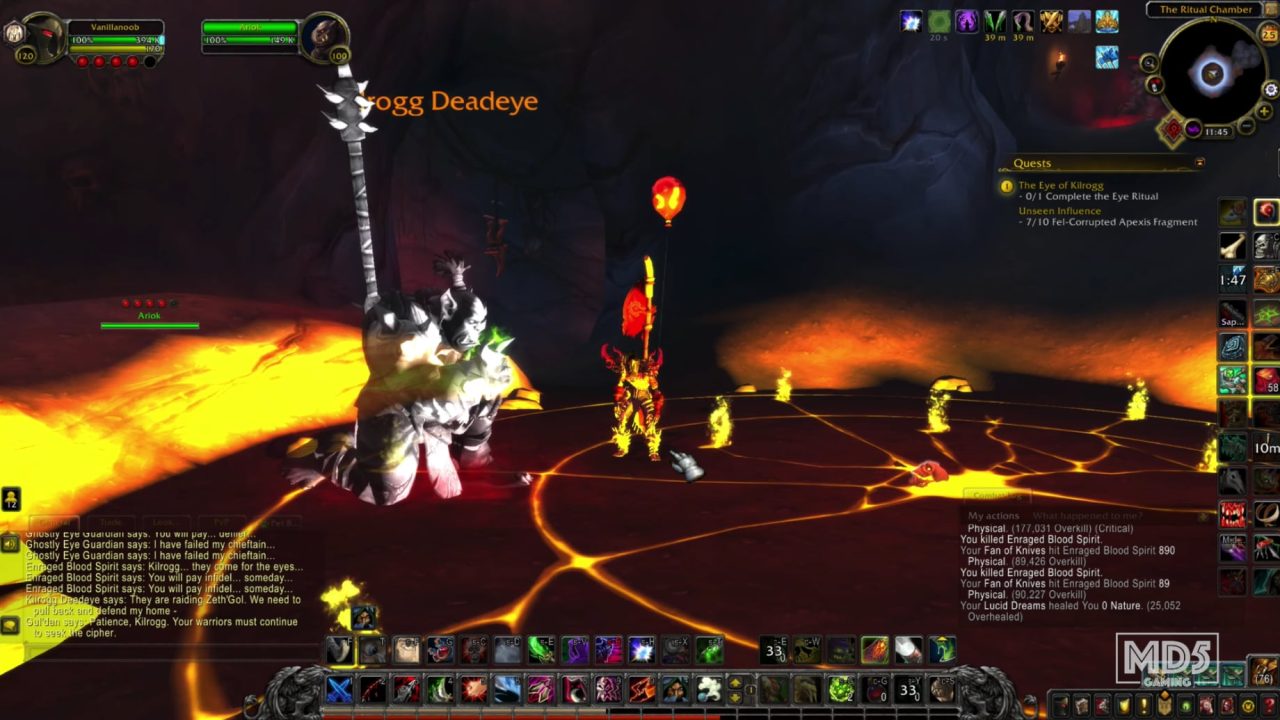Select the "What happened to me?" combat log tab
Image resolution: width=1280 pixels, height=720 pixels.
click(1090, 515)
